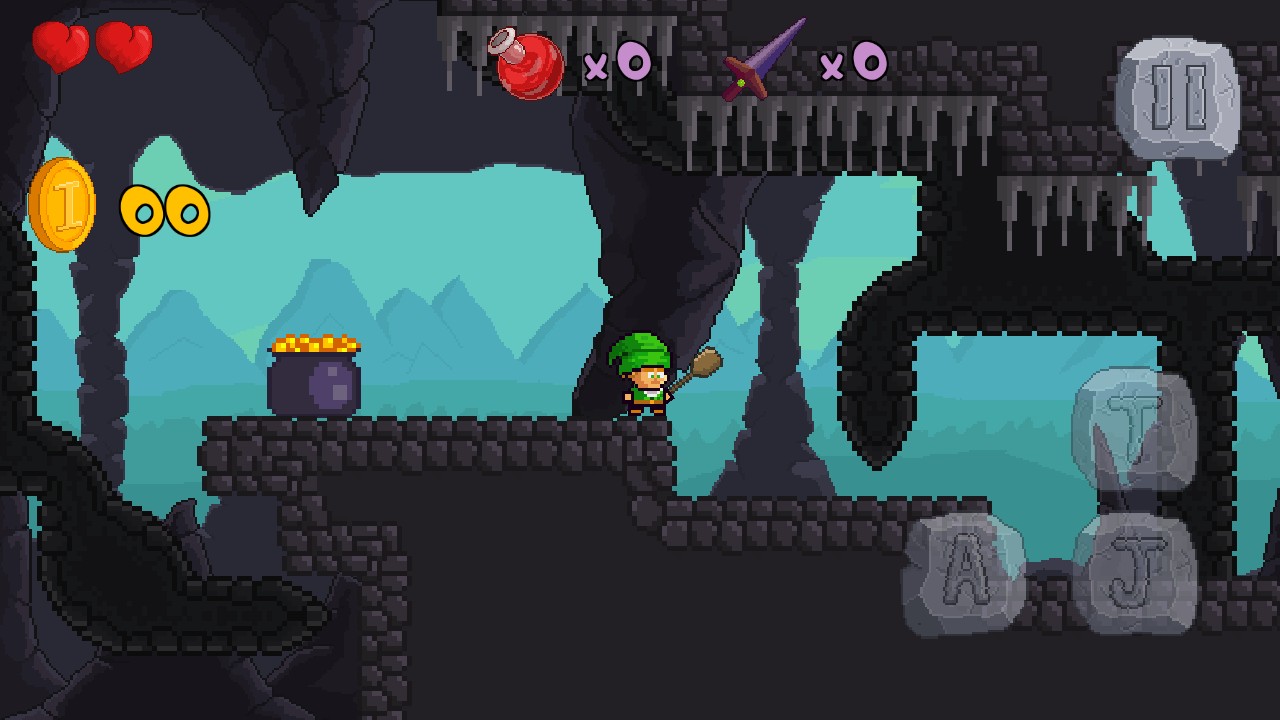The height and width of the screenshot is (720, 1280).
Task: Tap the stone T button
Action: [x=1134, y=428]
